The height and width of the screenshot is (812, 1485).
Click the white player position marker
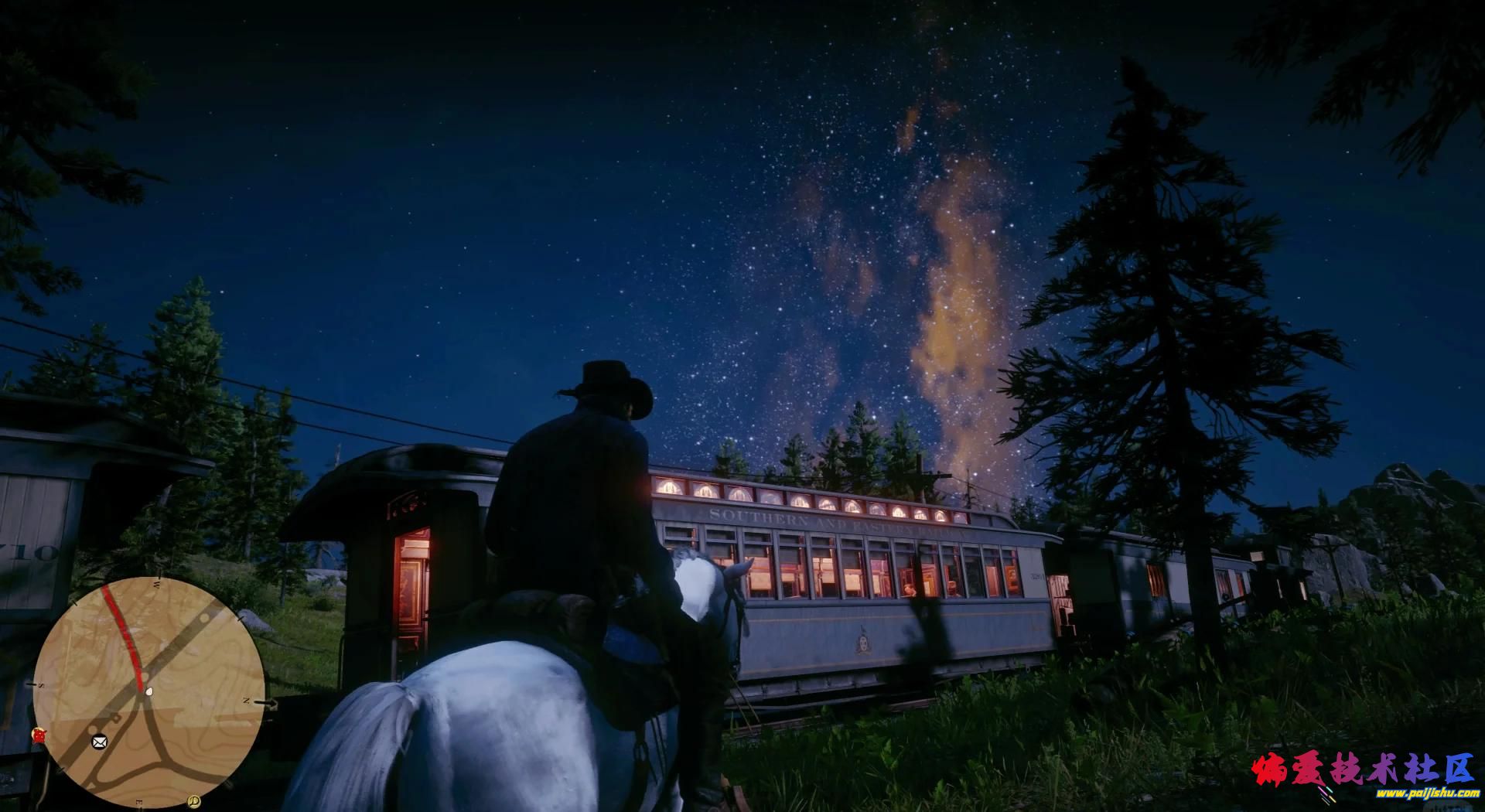tap(149, 691)
